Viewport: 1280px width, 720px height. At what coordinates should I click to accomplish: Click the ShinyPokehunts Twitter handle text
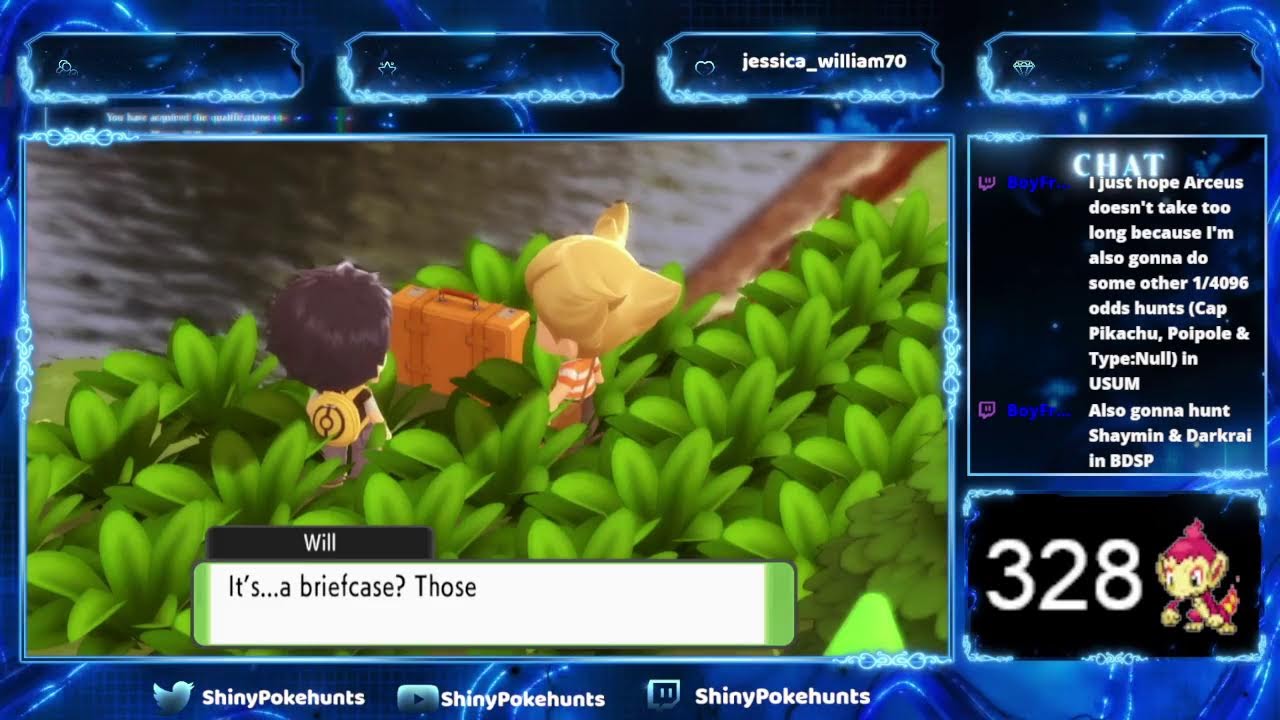(283, 698)
